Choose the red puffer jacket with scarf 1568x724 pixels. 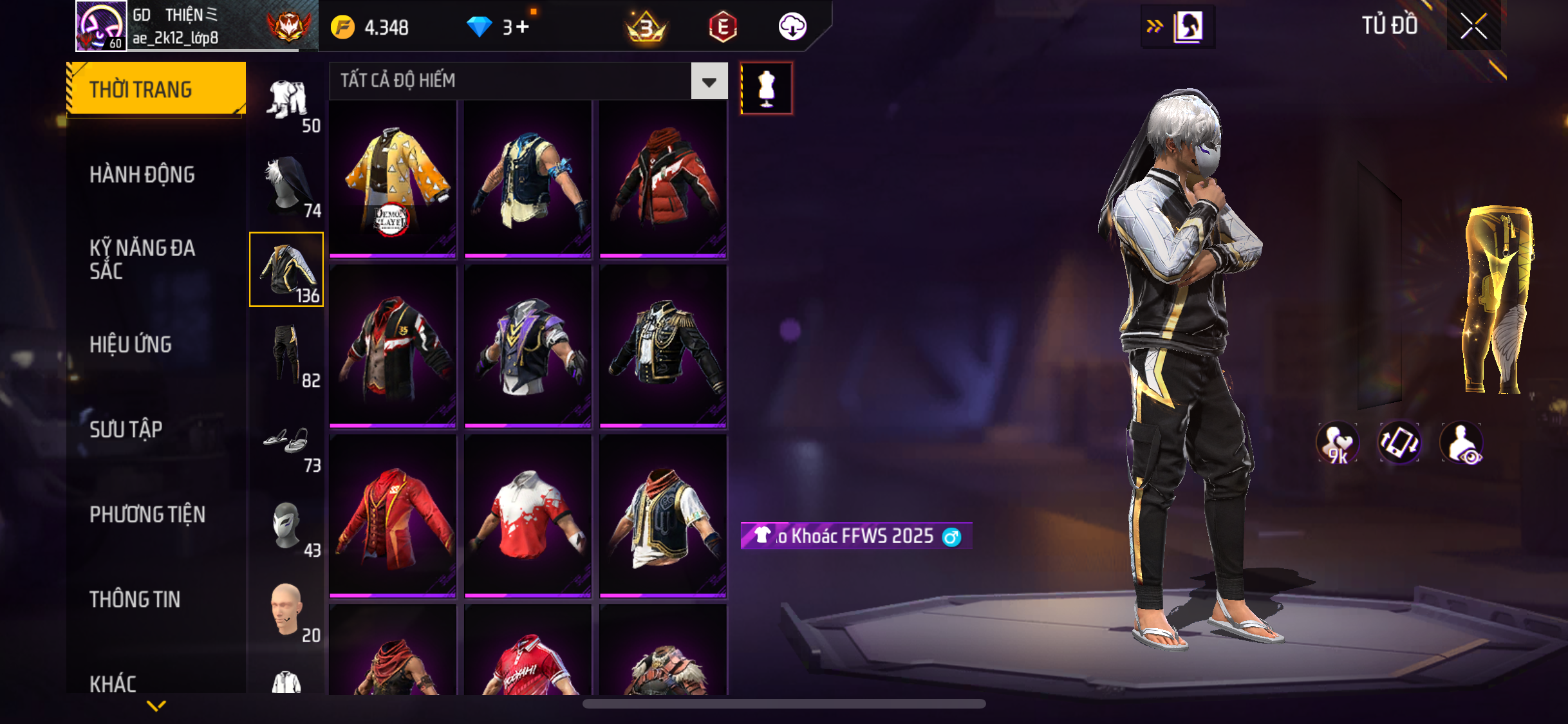click(663, 179)
